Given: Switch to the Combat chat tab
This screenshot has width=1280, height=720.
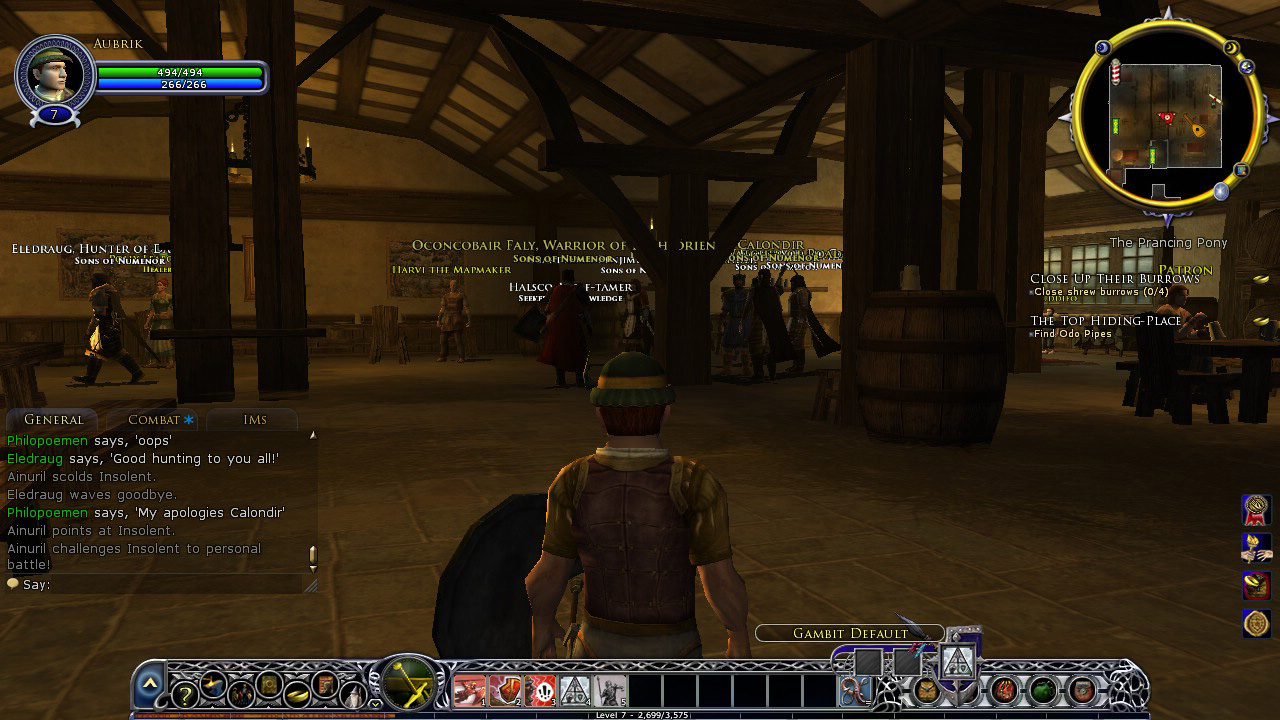Looking at the screenshot, I should coord(153,420).
